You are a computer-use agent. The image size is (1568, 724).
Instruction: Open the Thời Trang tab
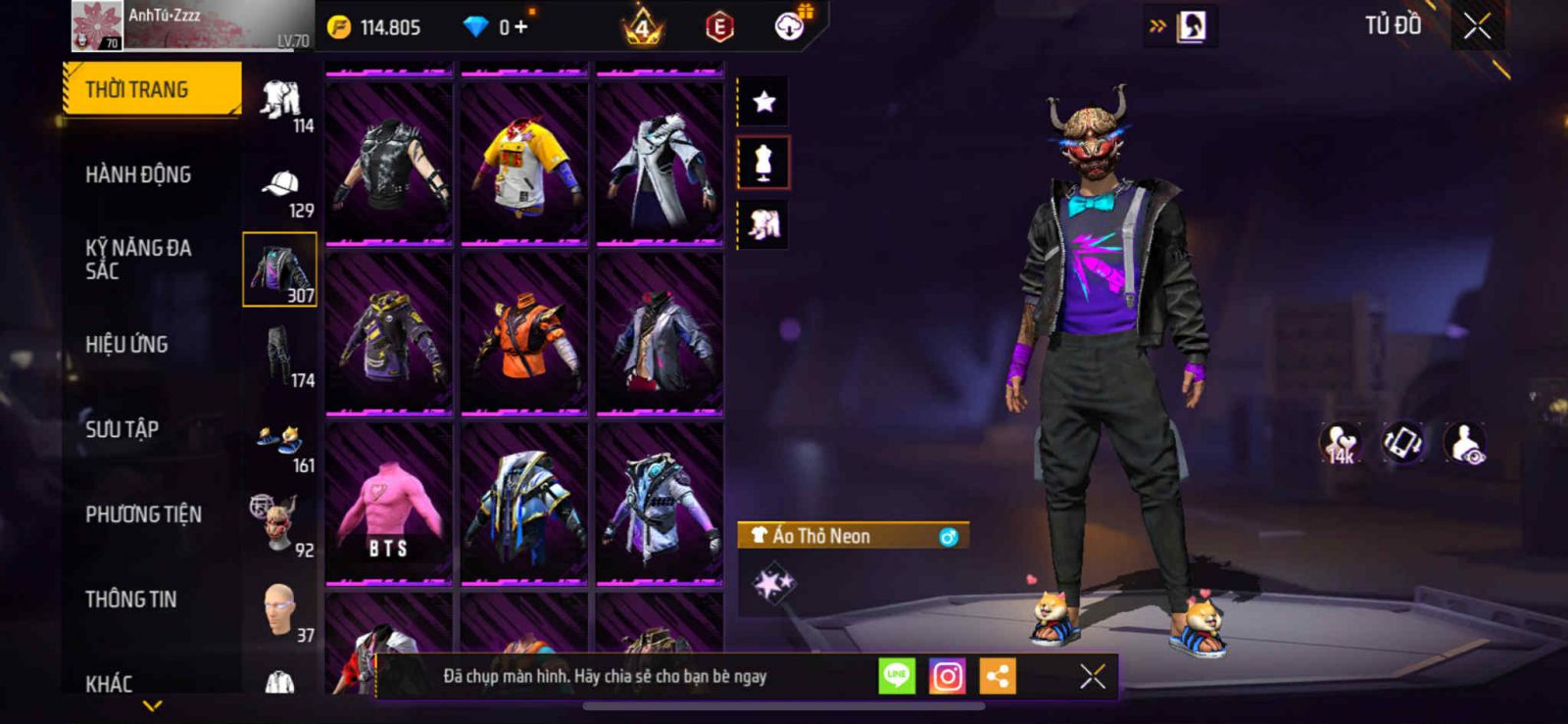point(151,89)
